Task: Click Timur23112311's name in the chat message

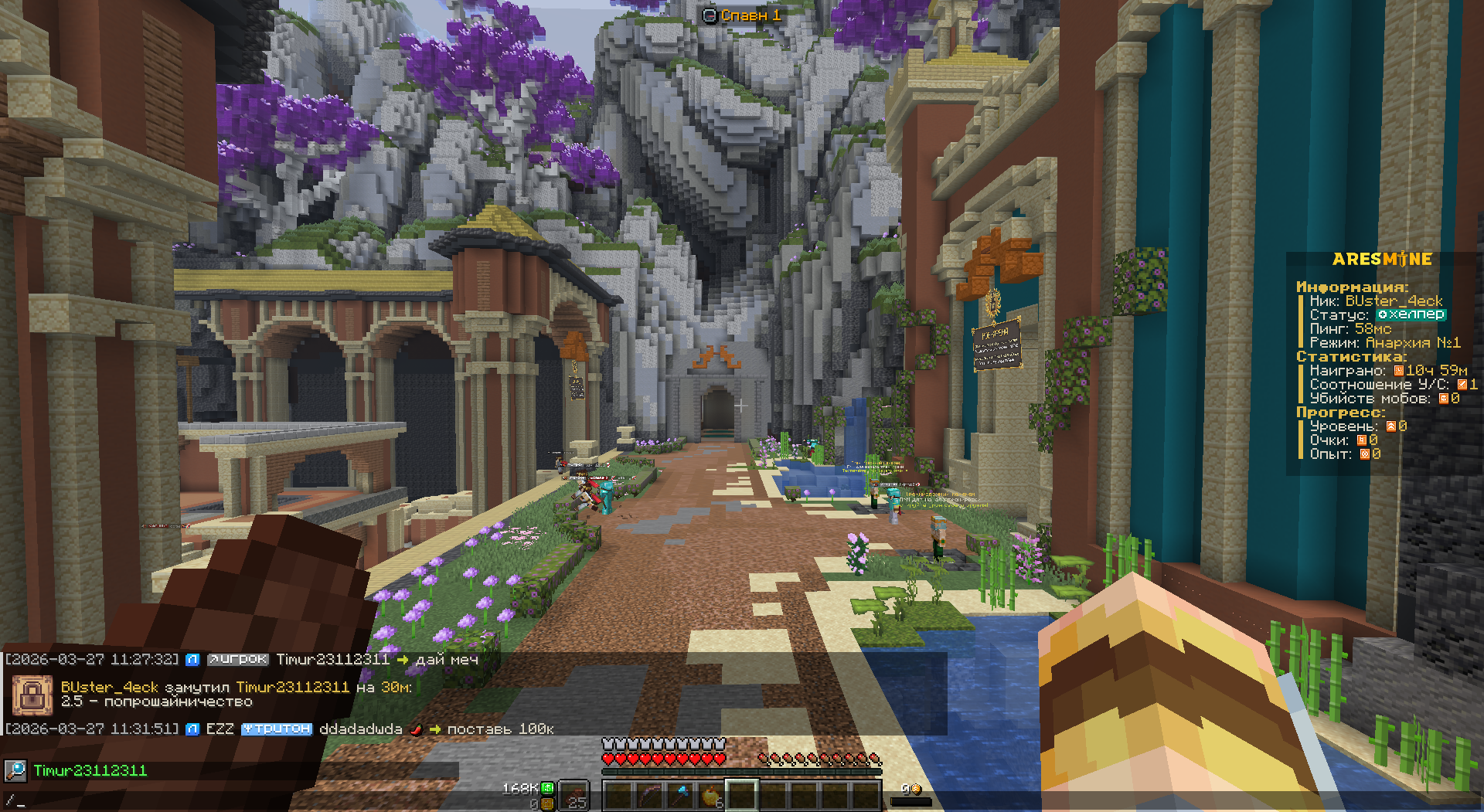Action: [332, 660]
